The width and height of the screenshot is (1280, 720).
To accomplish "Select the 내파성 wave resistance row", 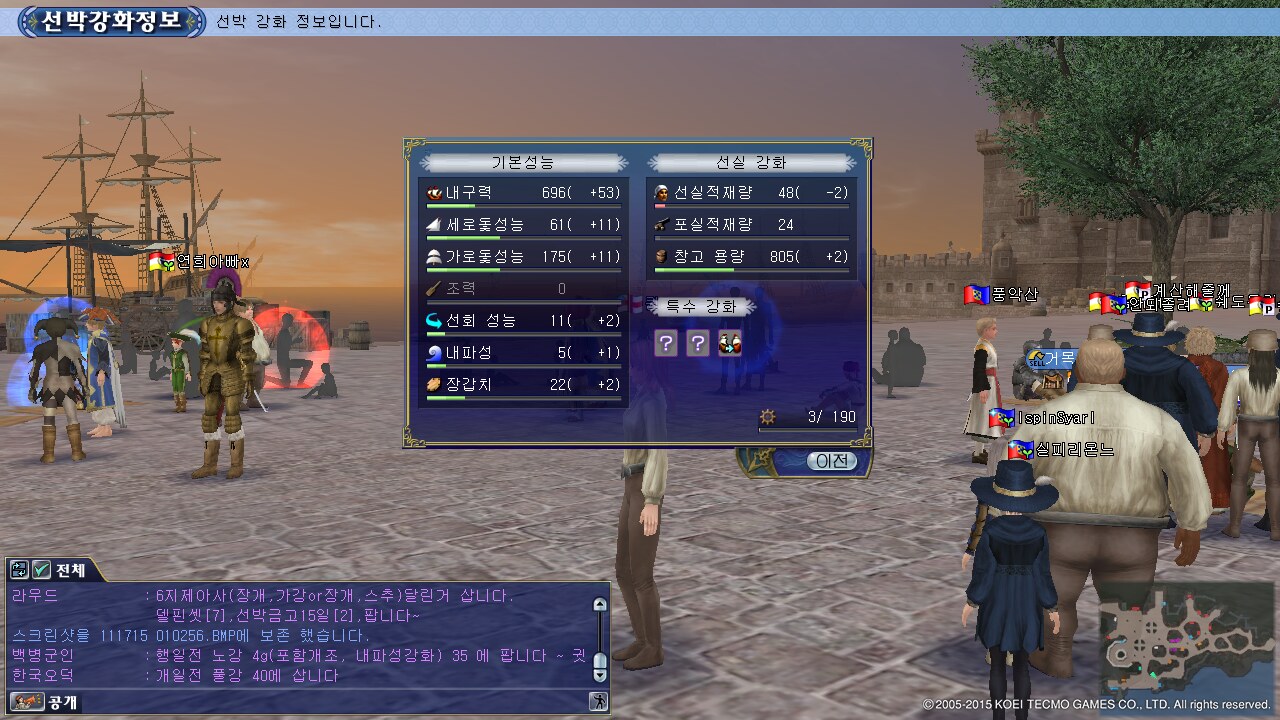I will [x=523, y=353].
